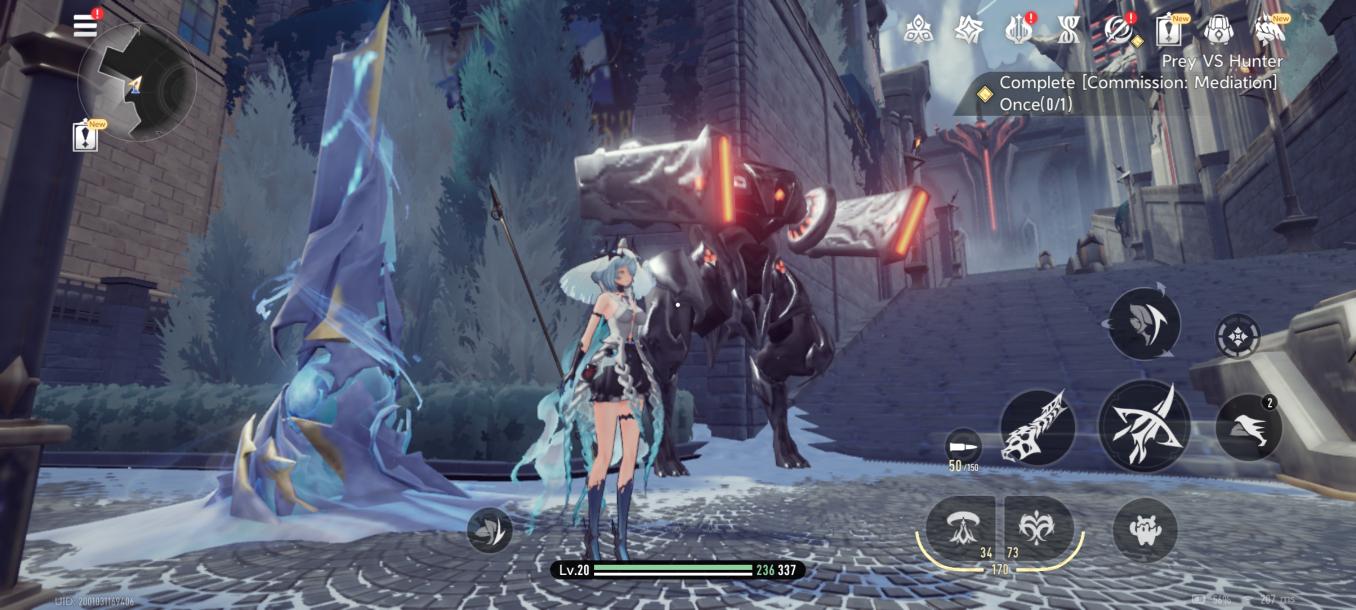This screenshot has height=610, width=1356.
Task: Use the primary bow attack button
Action: 1144,426
